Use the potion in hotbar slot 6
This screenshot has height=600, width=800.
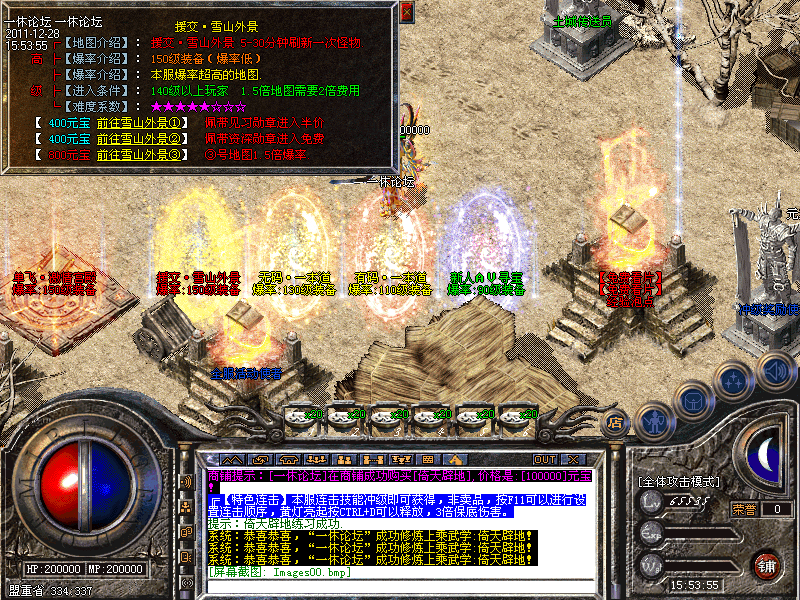coord(515,415)
